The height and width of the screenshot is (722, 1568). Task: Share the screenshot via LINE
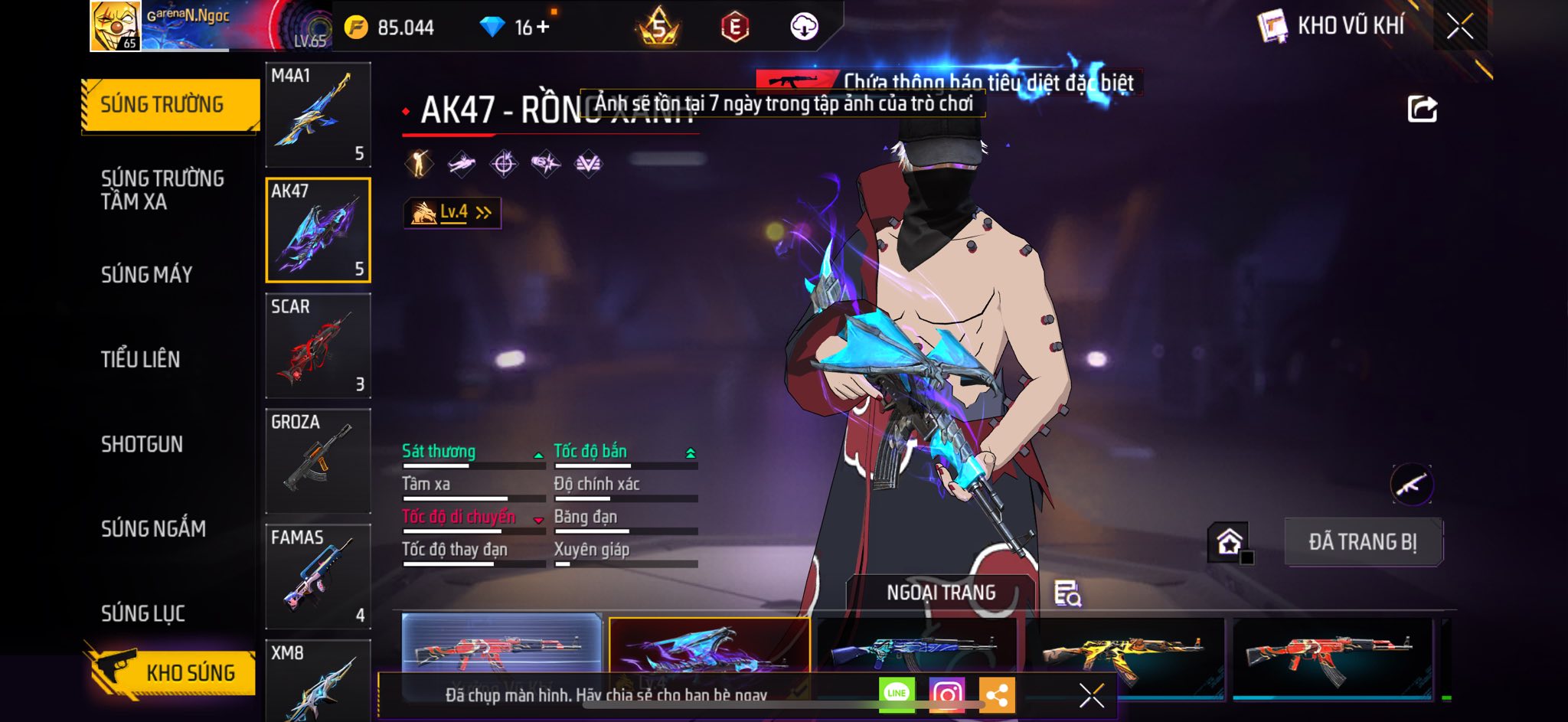pos(897,694)
